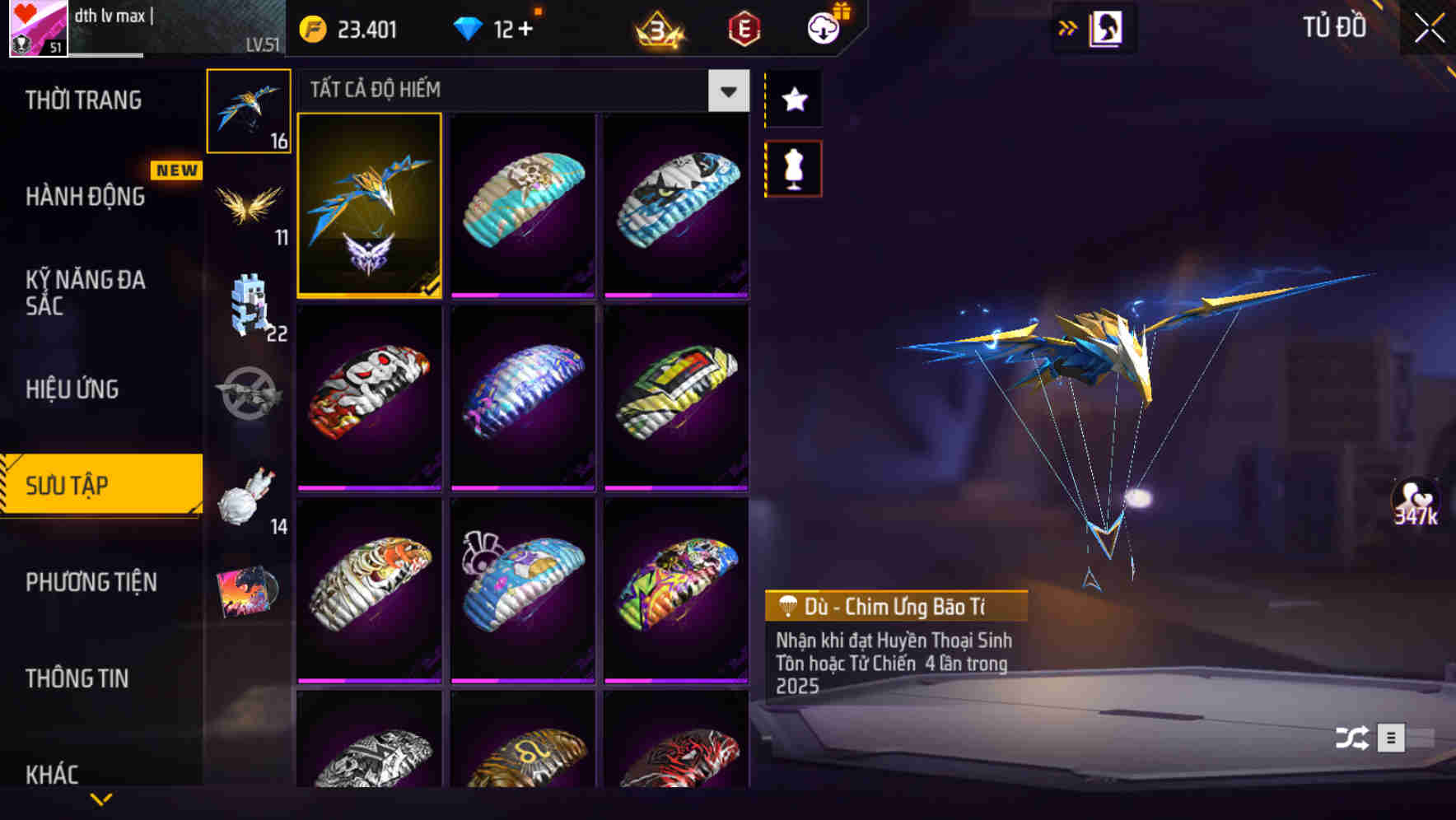Toggle the mannequin preview mode
The height and width of the screenshot is (820, 1456).
point(792,167)
